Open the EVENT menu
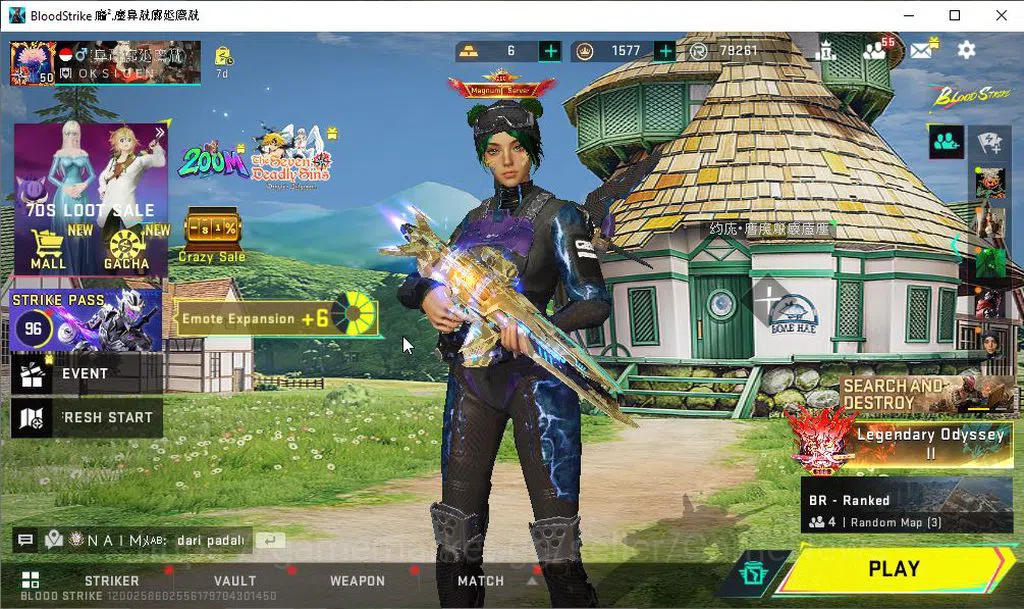1024x609 pixels. pos(86,374)
